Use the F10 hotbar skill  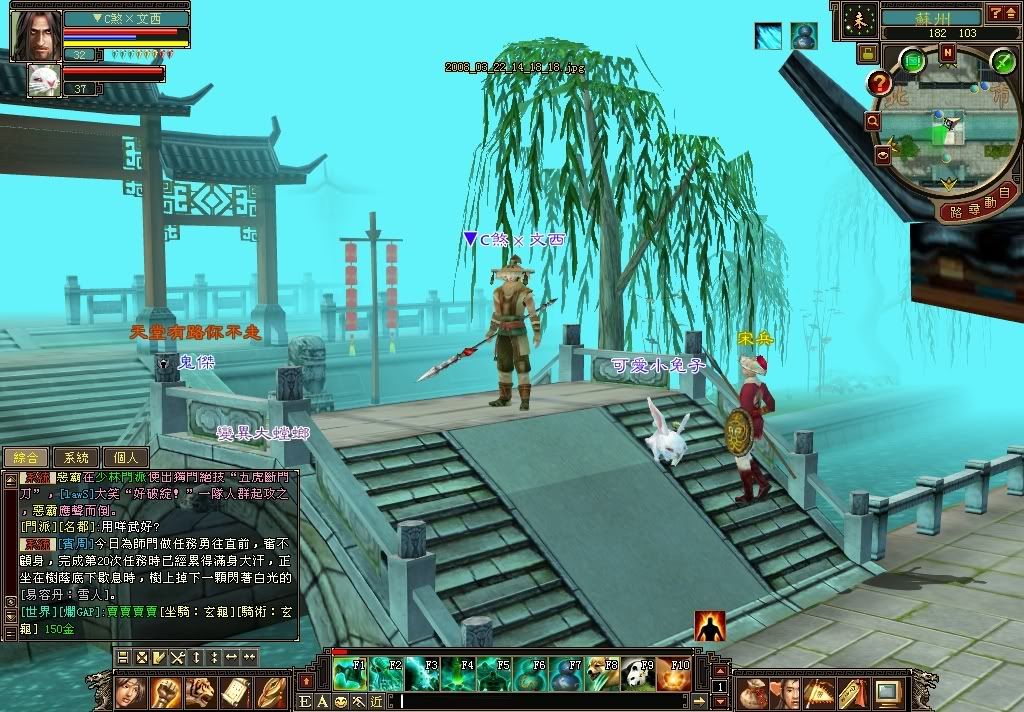click(x=674, y=674)
